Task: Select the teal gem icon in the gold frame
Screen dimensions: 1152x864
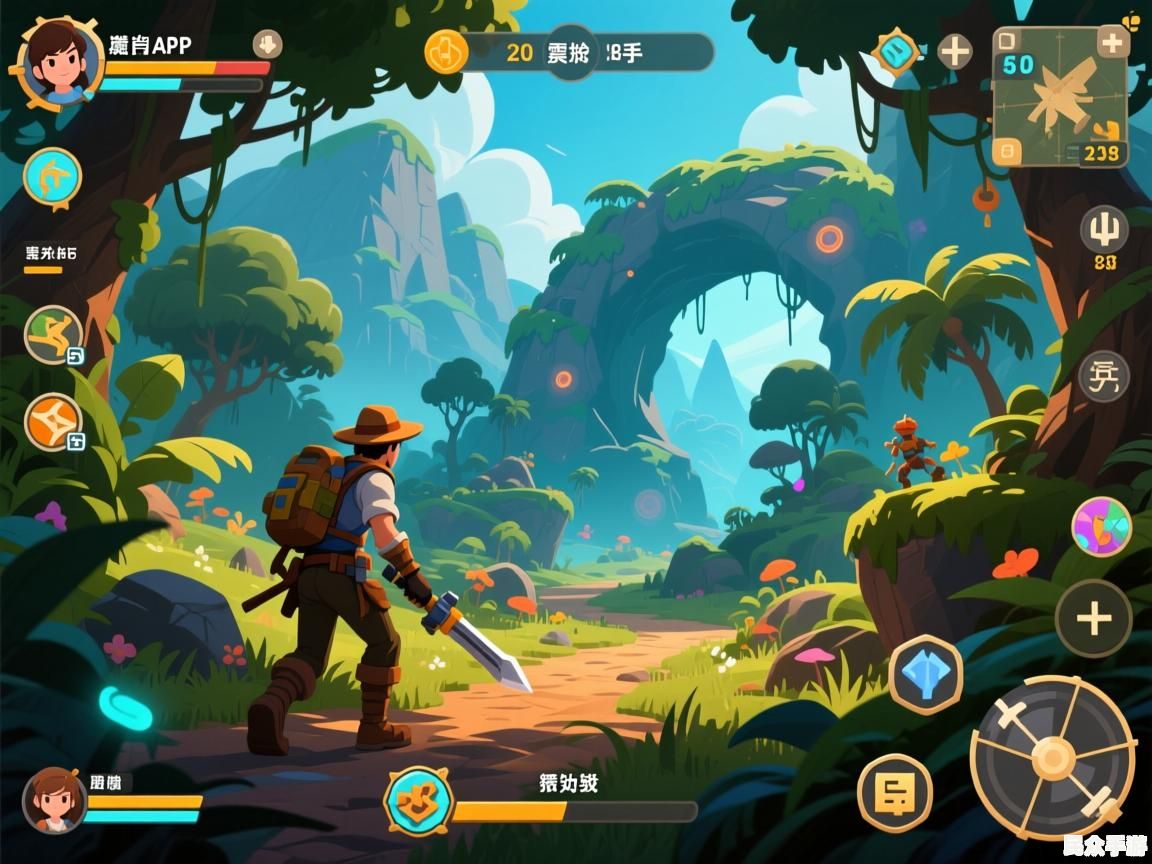Action: [897, 51]
